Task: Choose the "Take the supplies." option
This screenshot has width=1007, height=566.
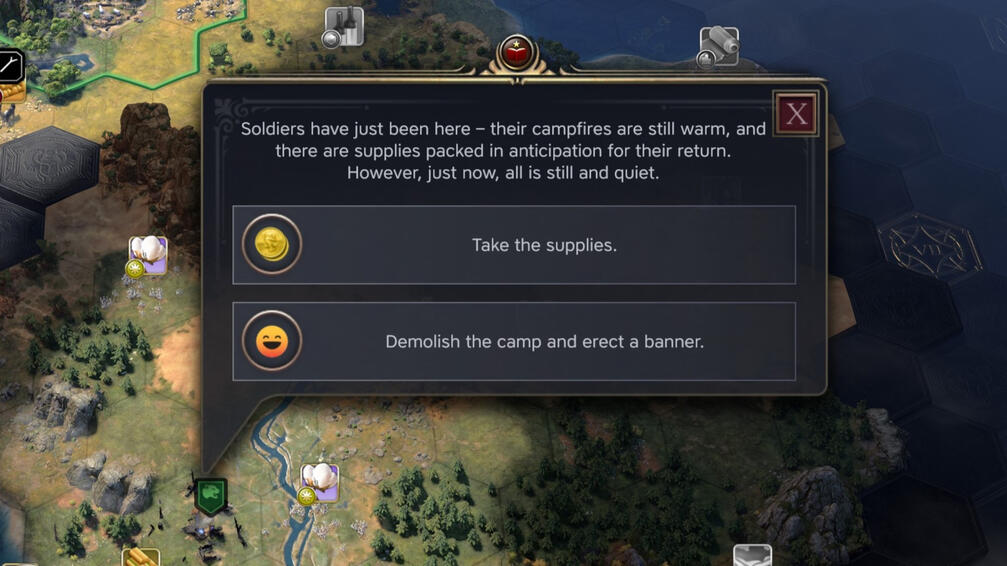Action: click(514, 245)
